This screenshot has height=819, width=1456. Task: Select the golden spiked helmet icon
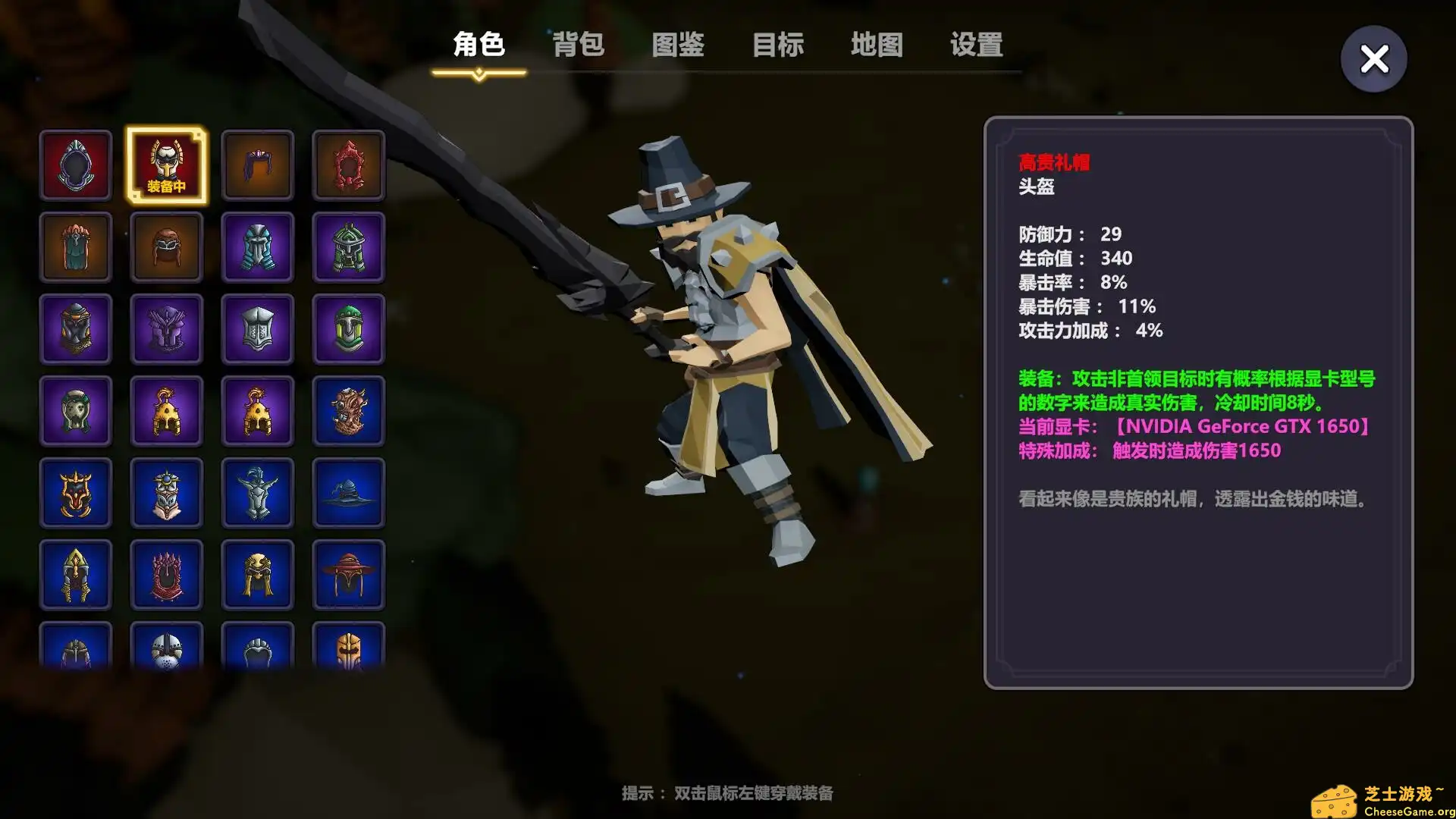pyautogui.click(x=76, y=574)
